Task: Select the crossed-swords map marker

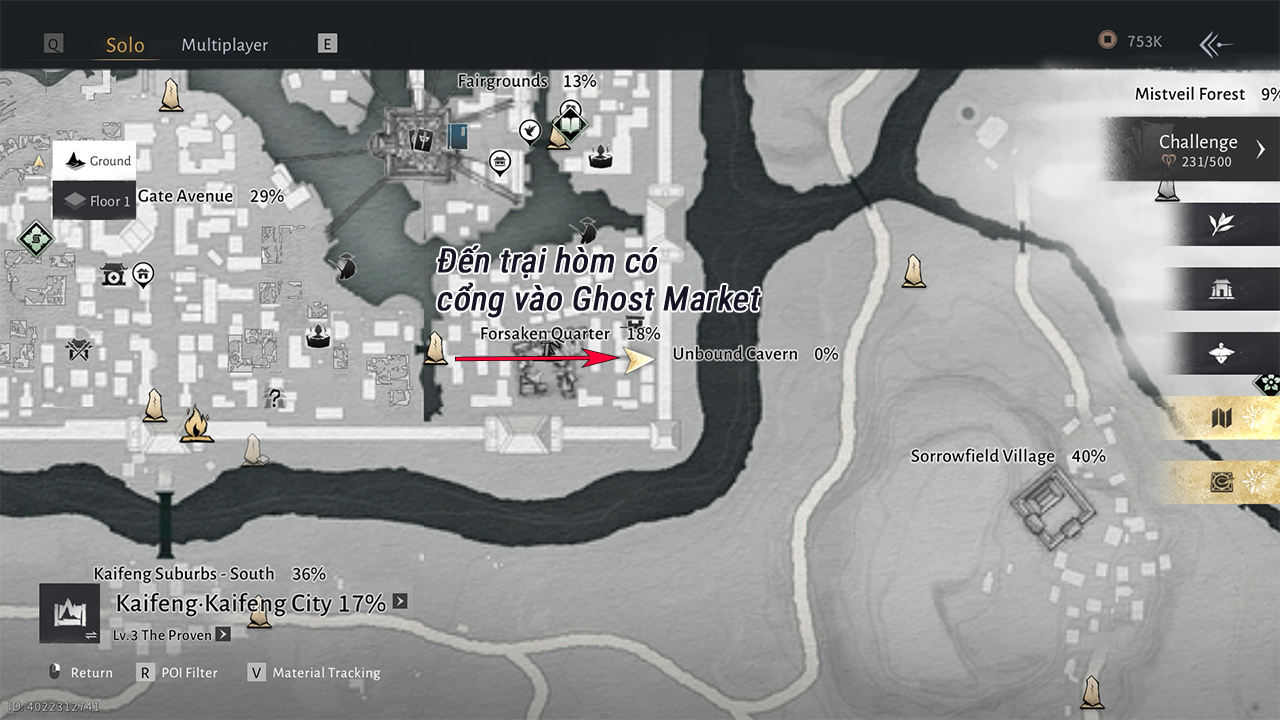Action: point(78,350)
